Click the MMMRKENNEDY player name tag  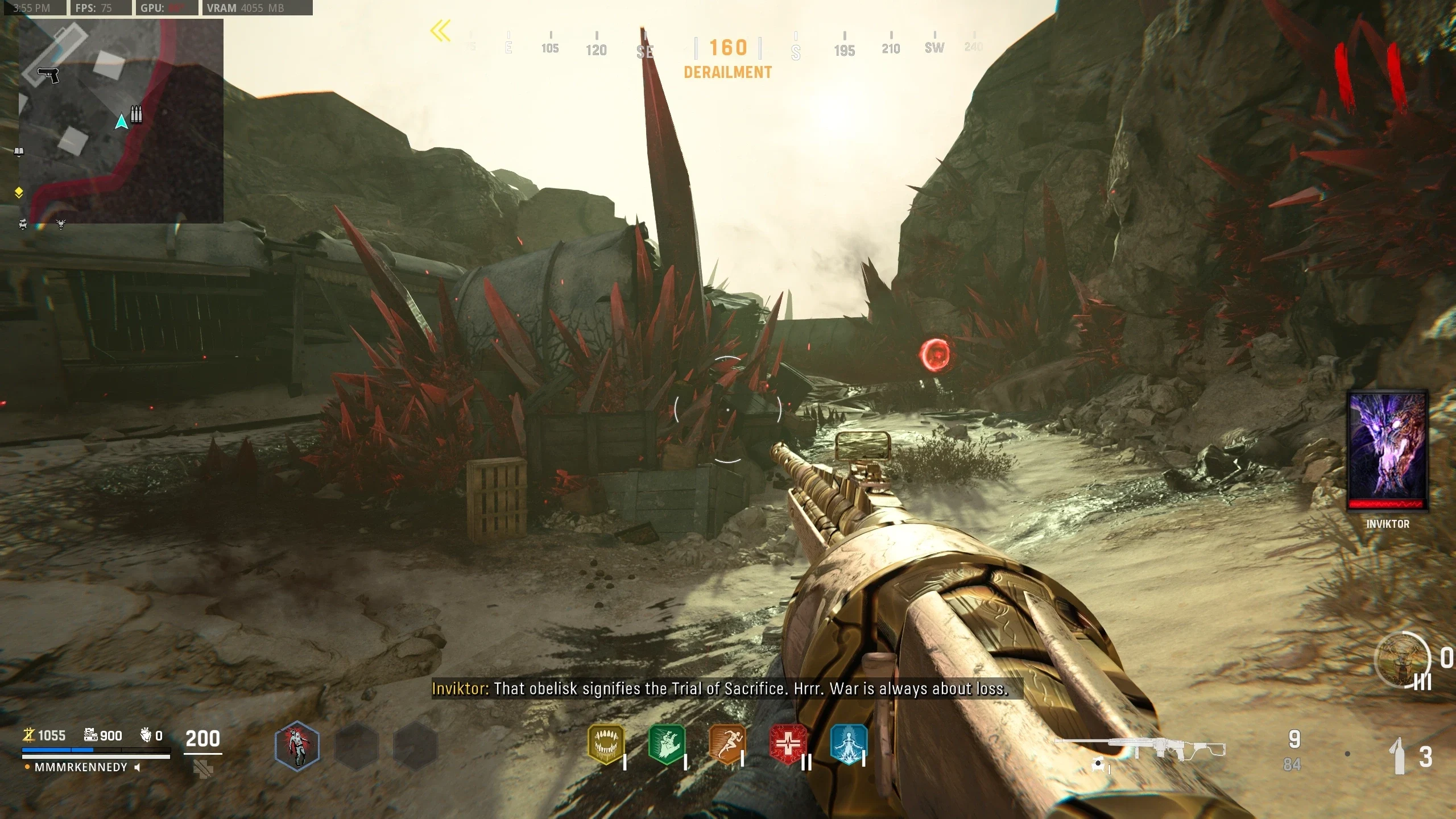pyautogui.click(x=81, y=767)
